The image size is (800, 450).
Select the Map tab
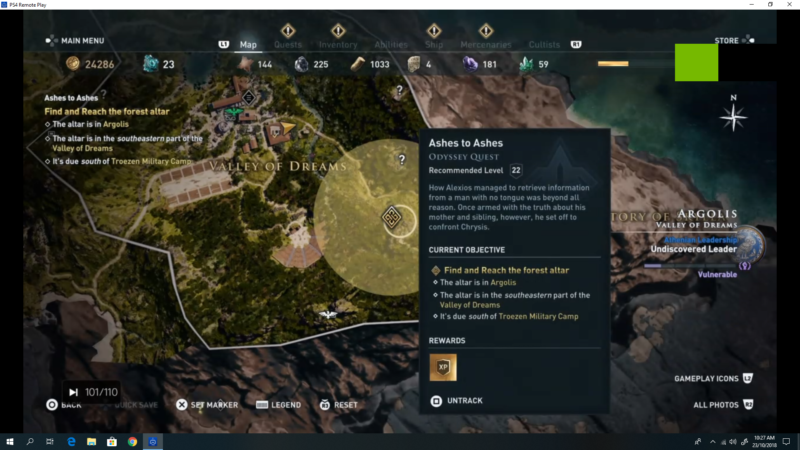click(x=248, y=44)
